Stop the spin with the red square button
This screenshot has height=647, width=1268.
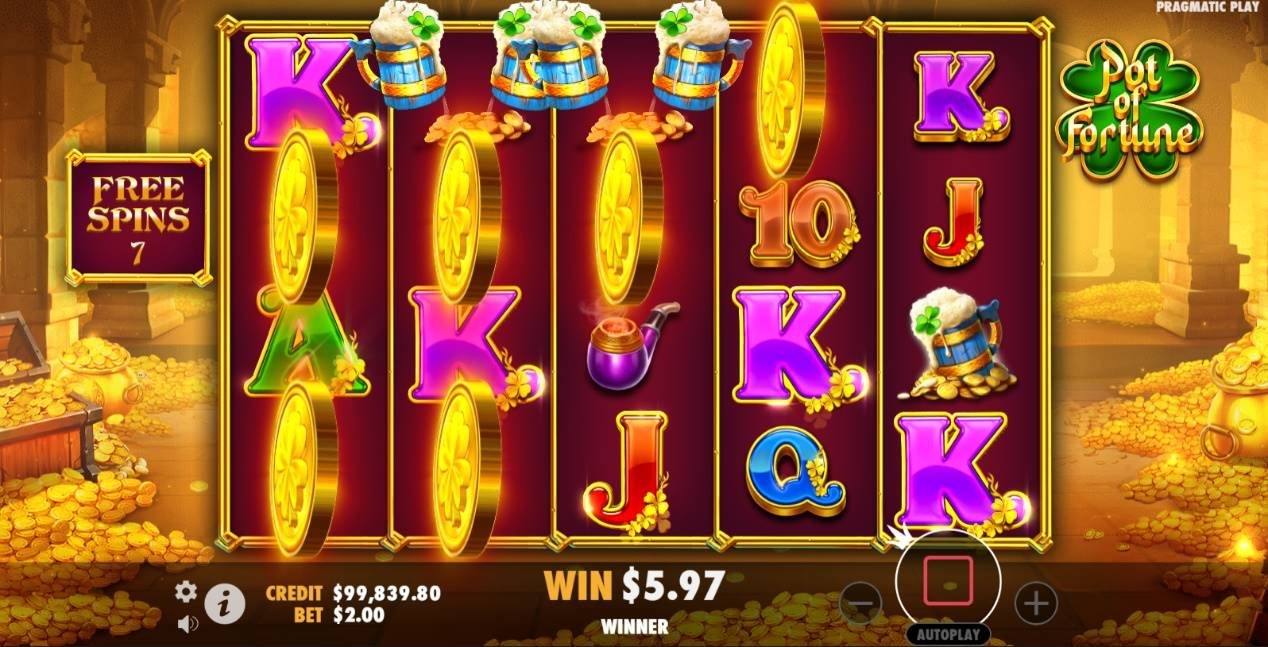(x=948, y=581)
